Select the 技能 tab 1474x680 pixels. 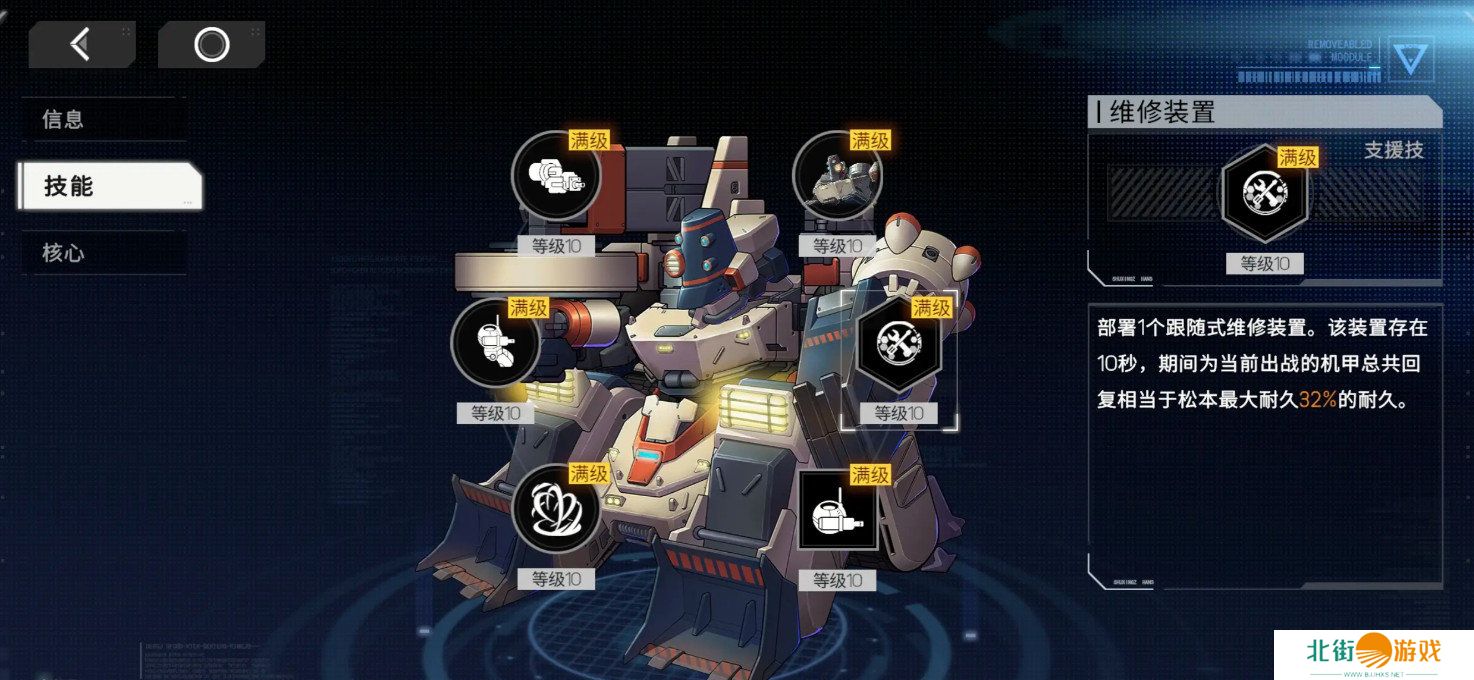click(110, 186)
